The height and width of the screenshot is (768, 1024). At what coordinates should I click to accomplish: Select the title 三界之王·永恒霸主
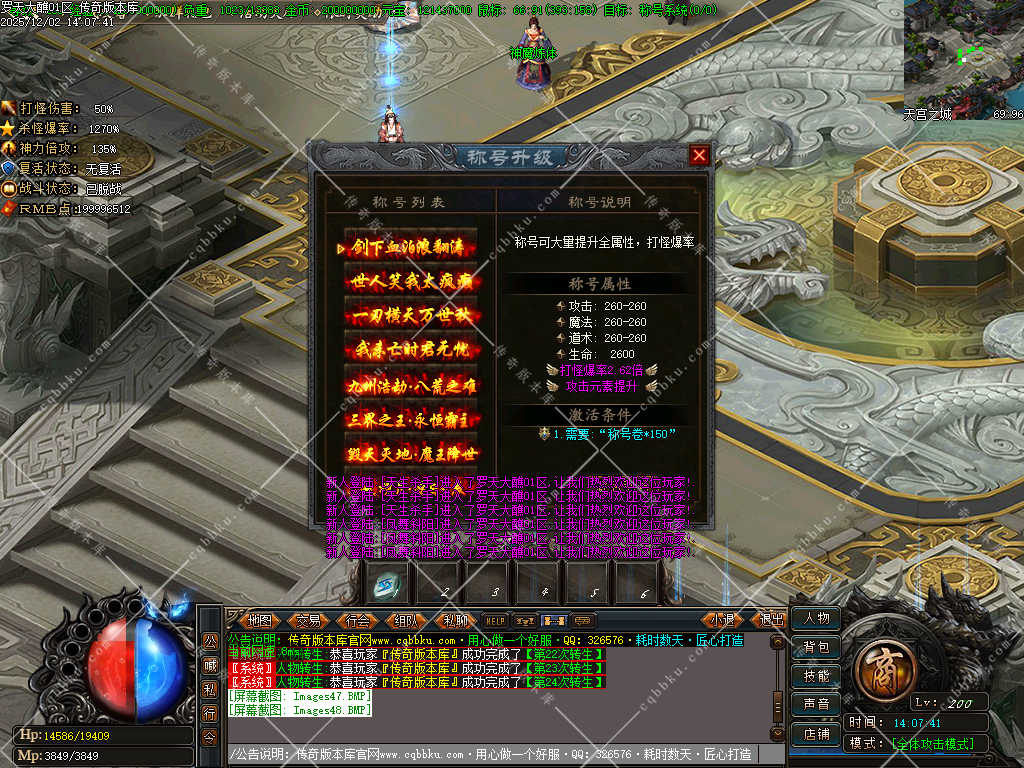[412, 418]
